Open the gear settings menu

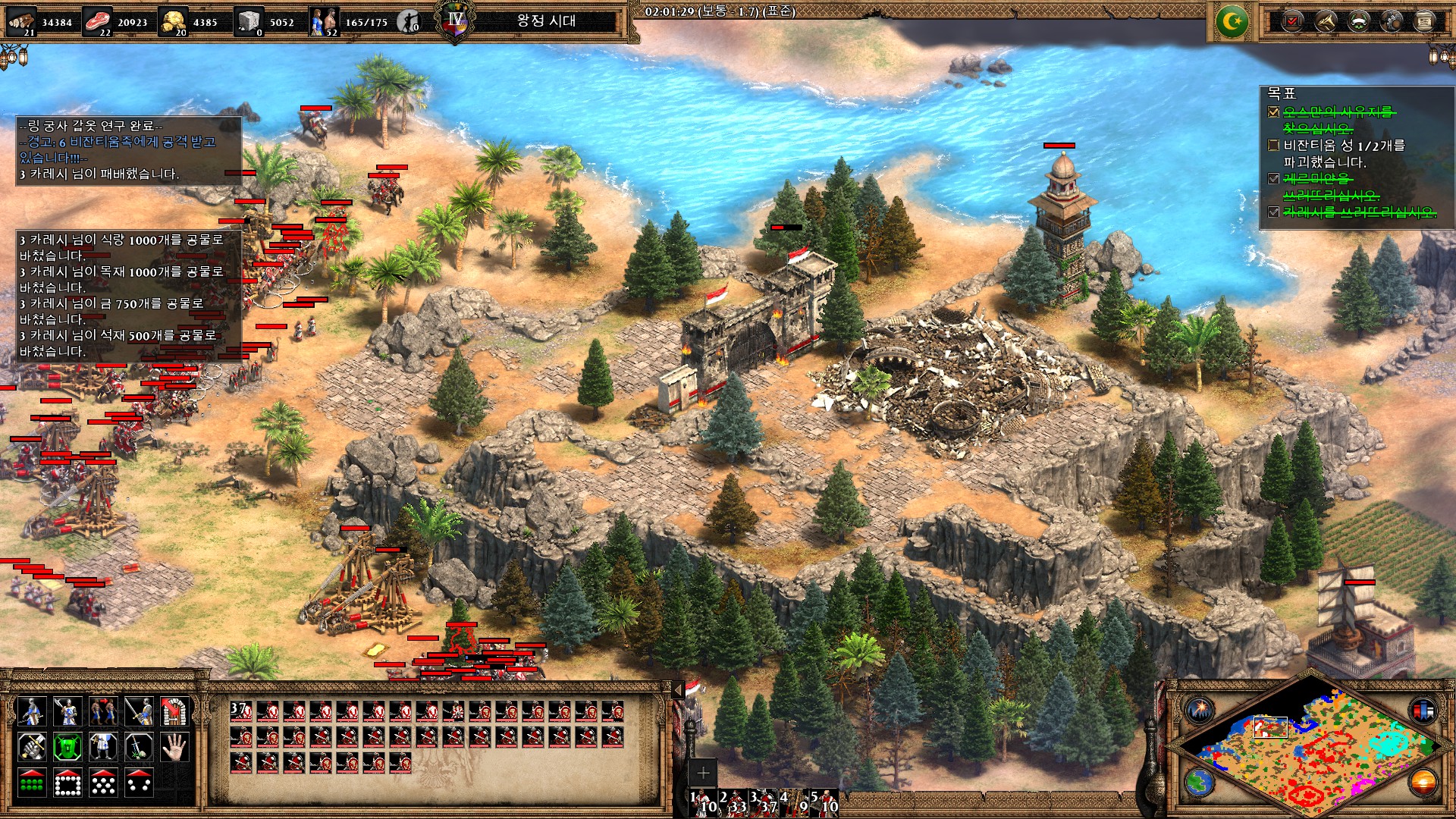pyautogui.click(x=1392, y=21)
